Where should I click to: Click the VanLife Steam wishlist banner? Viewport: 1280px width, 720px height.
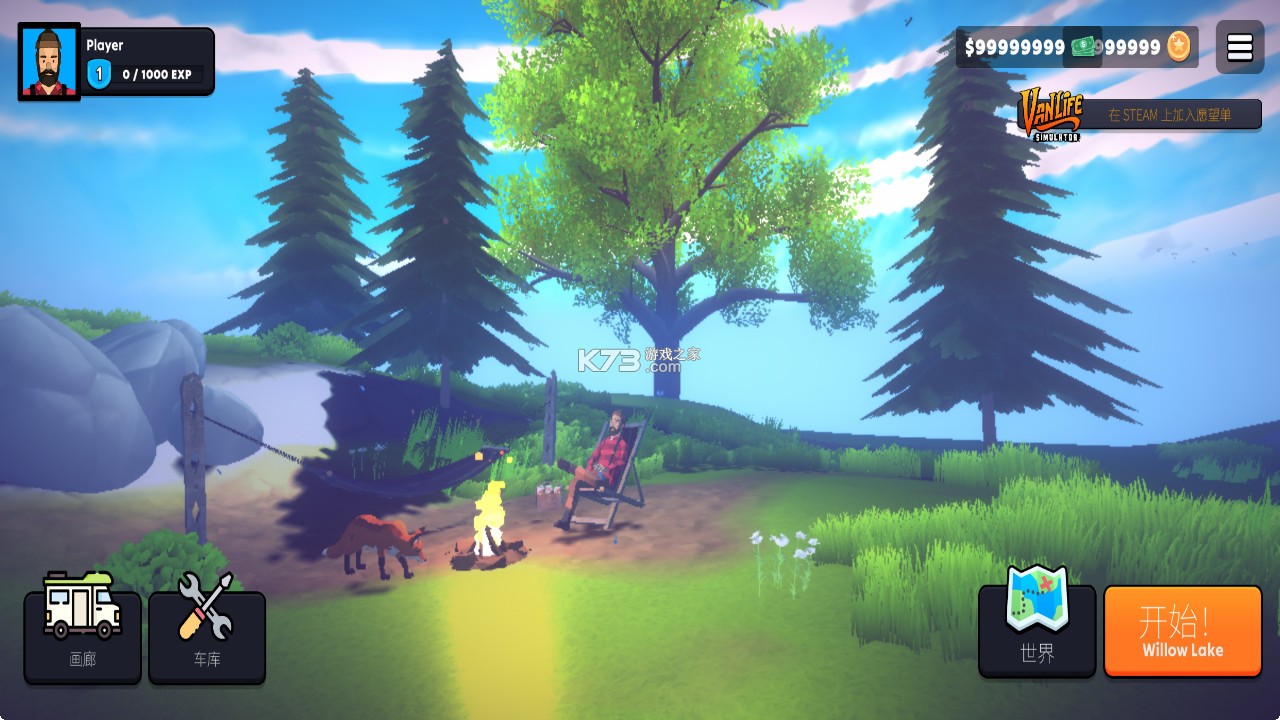pos(1125,115)
